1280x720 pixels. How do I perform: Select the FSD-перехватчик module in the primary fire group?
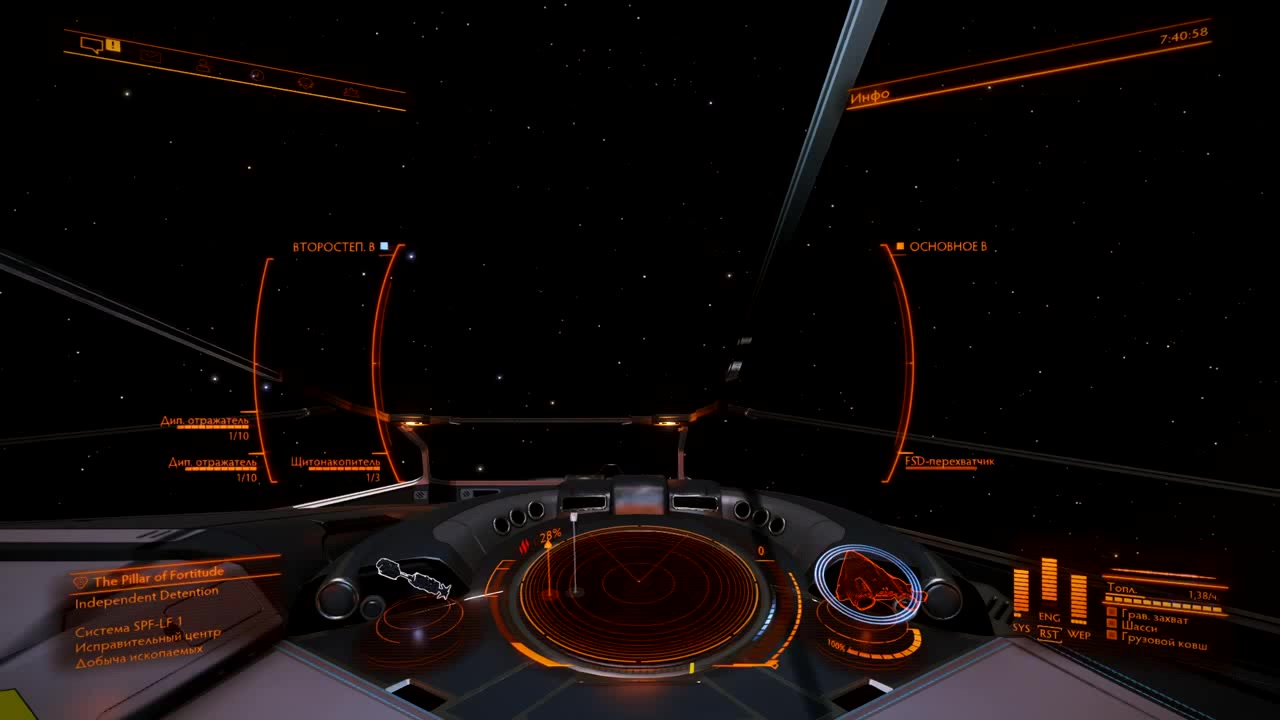click(949, 461)
